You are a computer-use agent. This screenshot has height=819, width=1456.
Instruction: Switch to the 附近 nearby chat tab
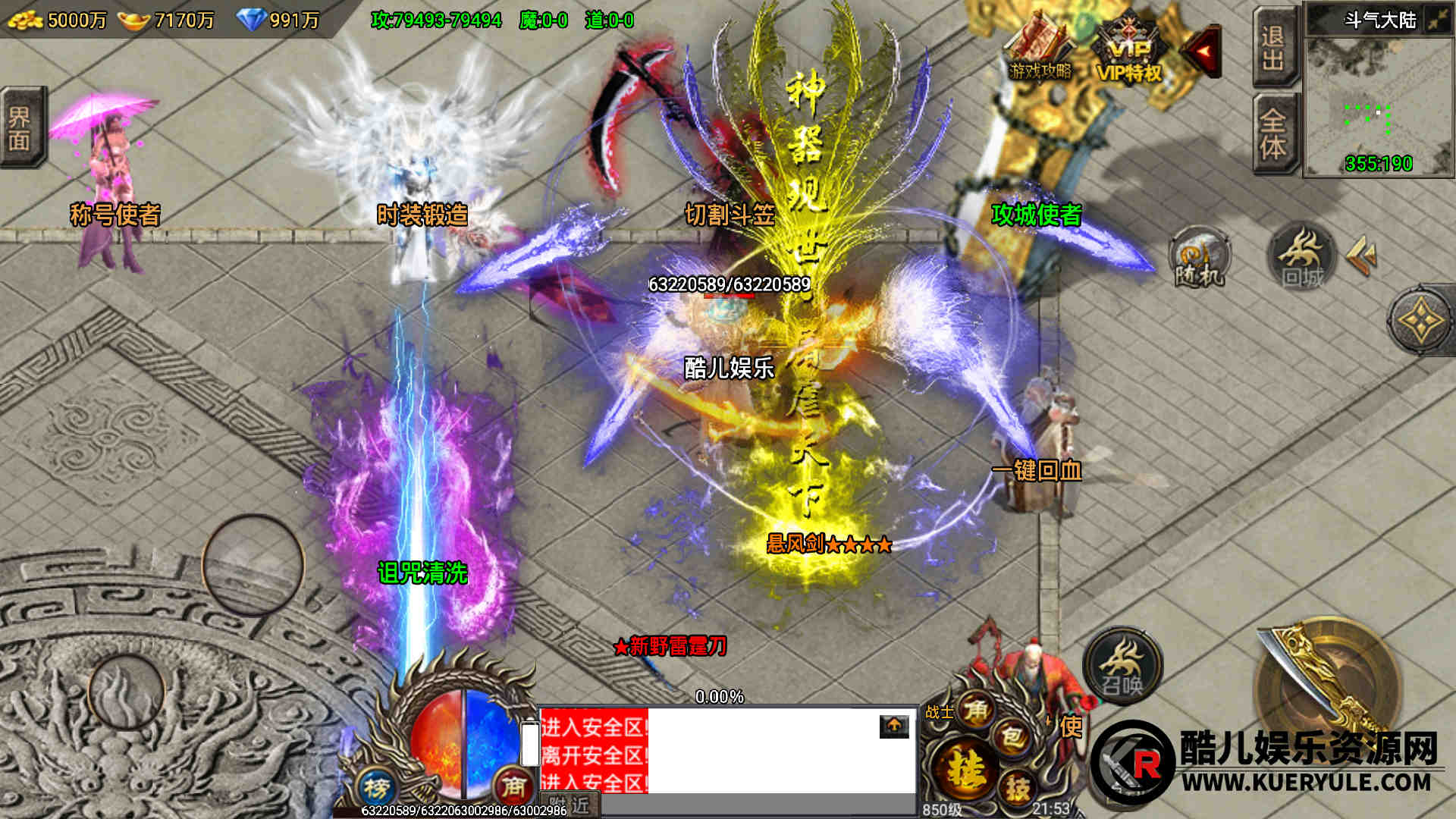click(x=570, y=805)
